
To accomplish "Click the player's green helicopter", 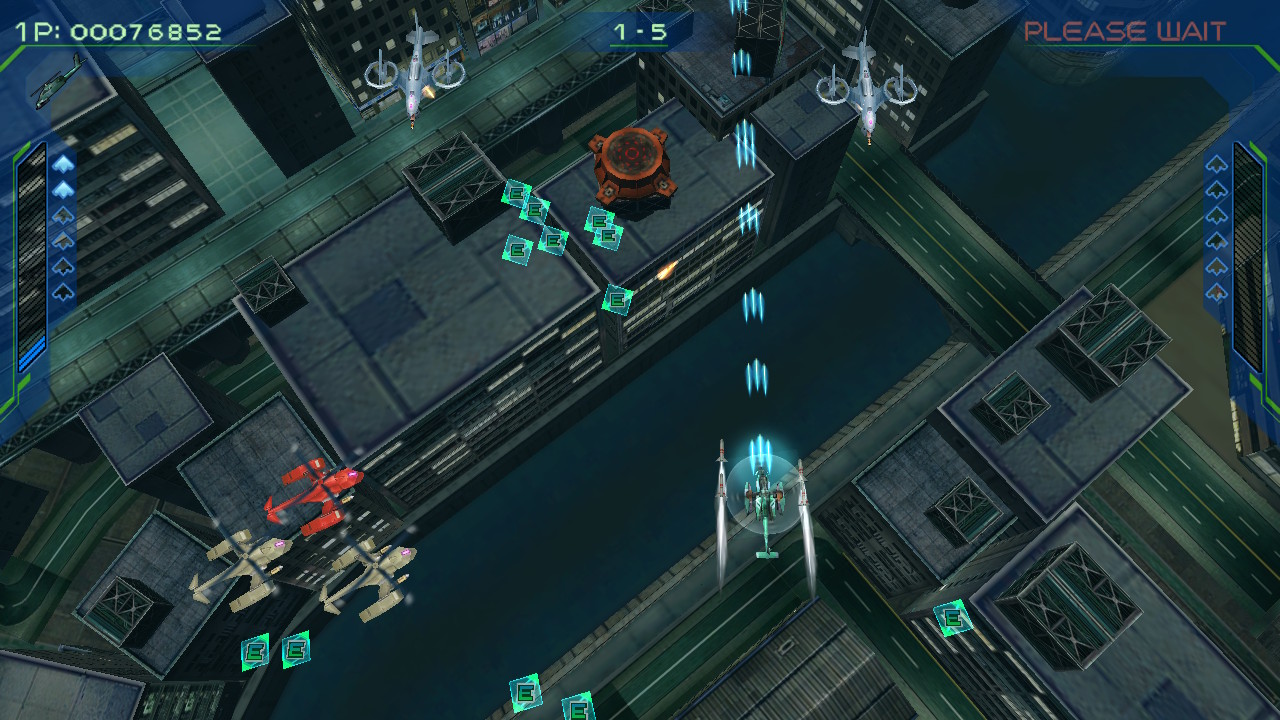I will [x=763, y=500].
